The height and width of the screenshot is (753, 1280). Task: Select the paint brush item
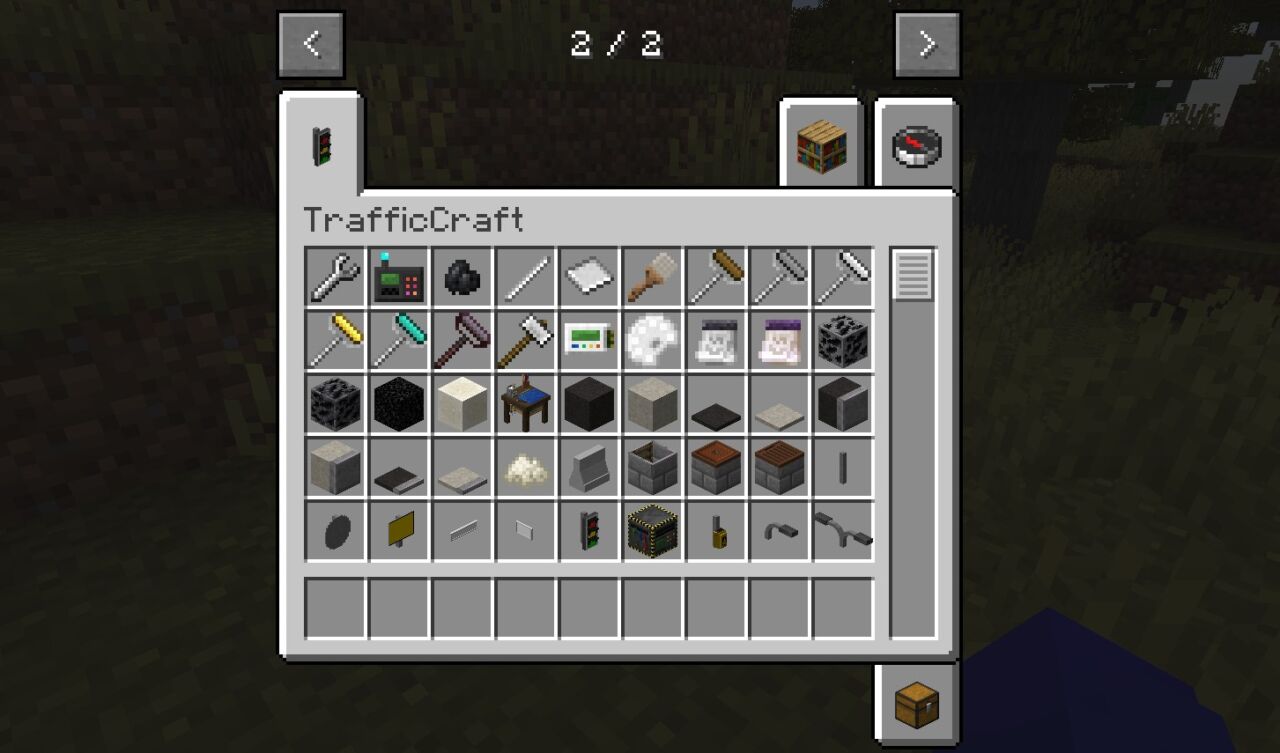point(653,278)
